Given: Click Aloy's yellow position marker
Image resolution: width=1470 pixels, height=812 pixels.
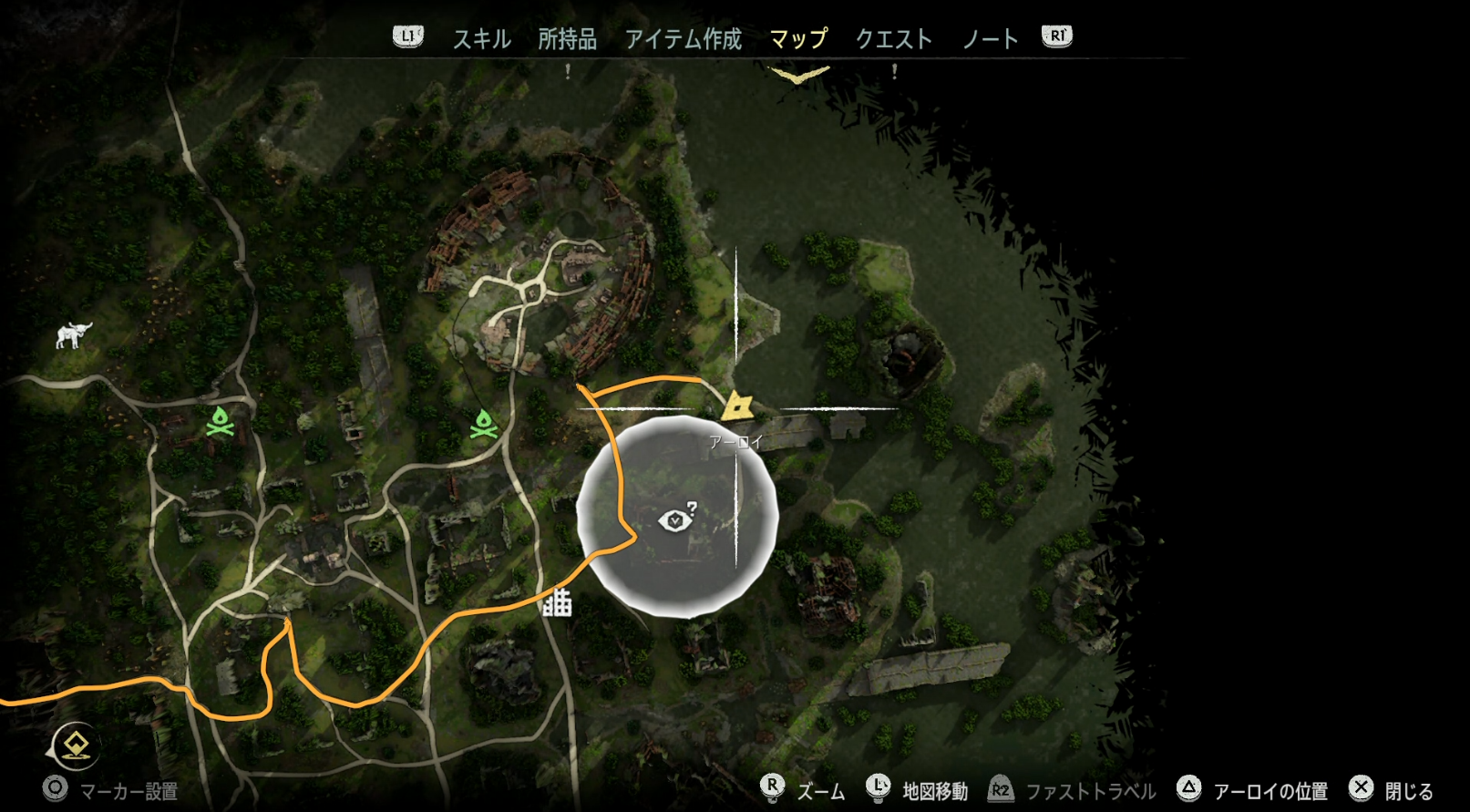Looking at the screenshot, I should 736,406.
